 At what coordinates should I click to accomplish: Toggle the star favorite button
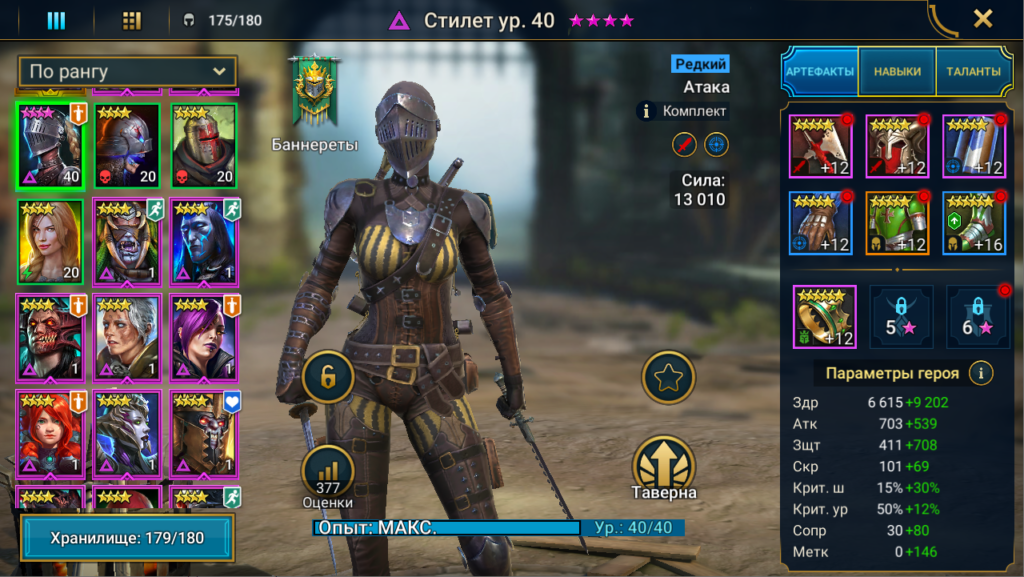coord(668,377)
